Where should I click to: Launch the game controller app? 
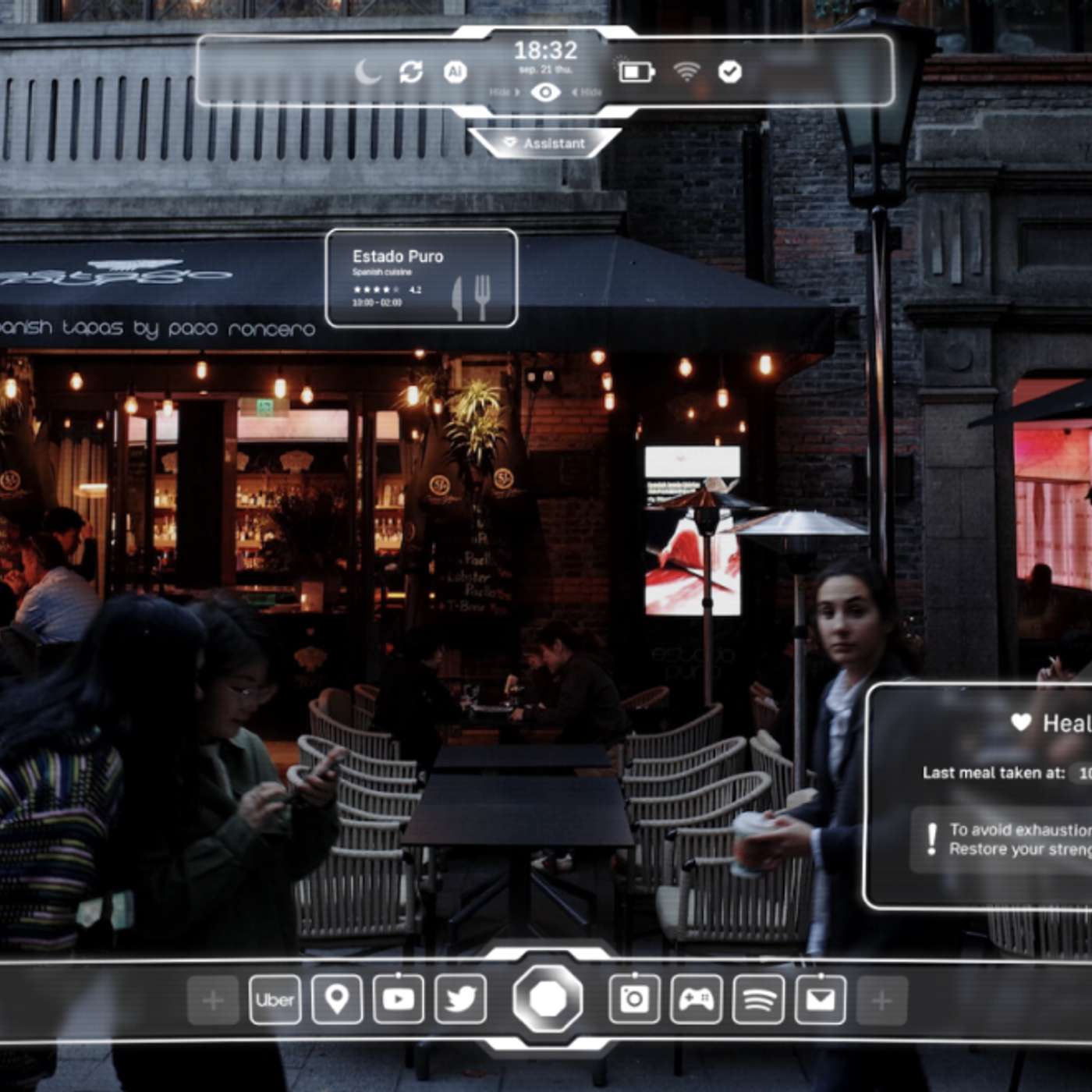696,999
